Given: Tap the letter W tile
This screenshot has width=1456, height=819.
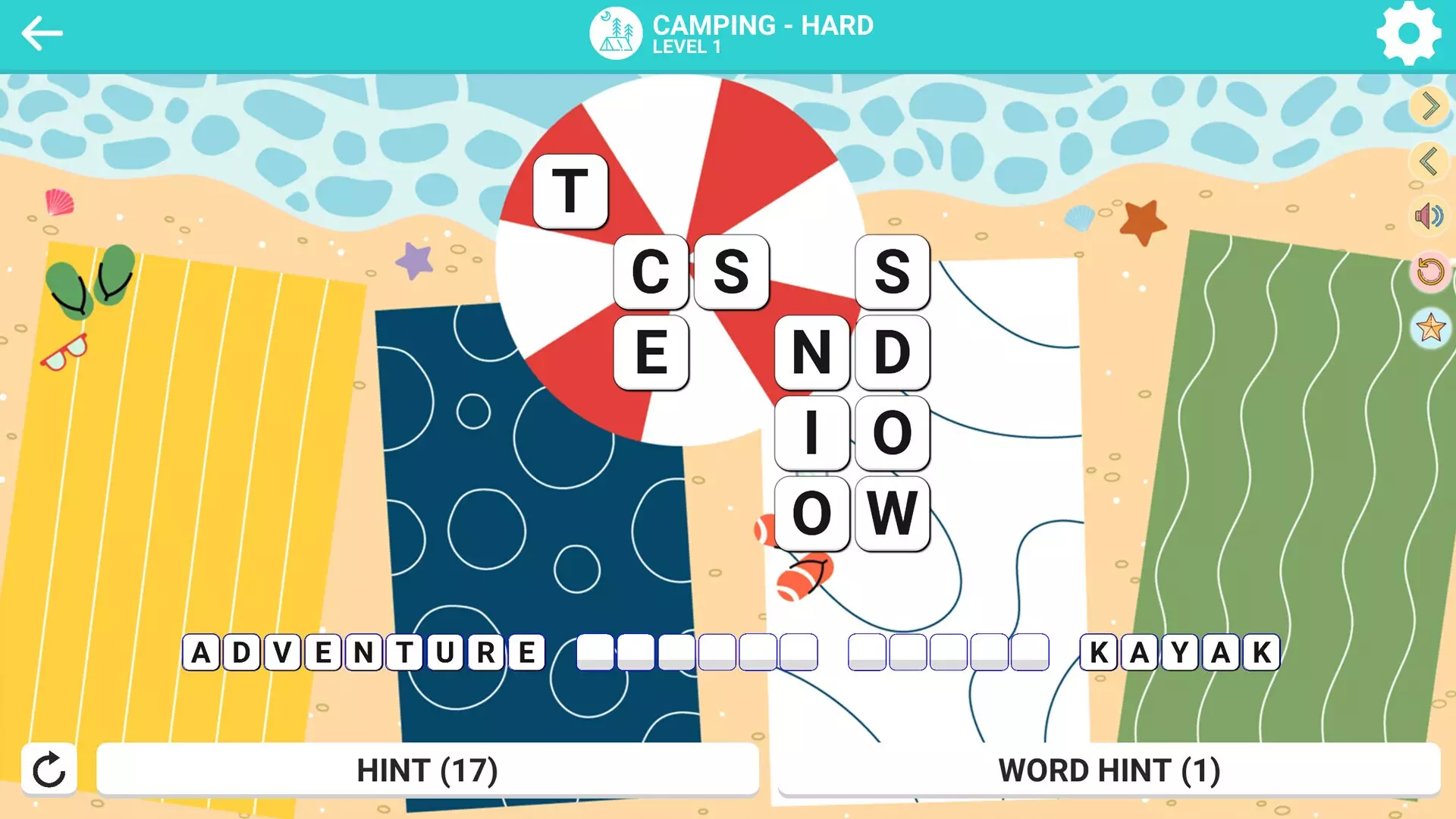Looking at the screenshot, I should 893,512.
